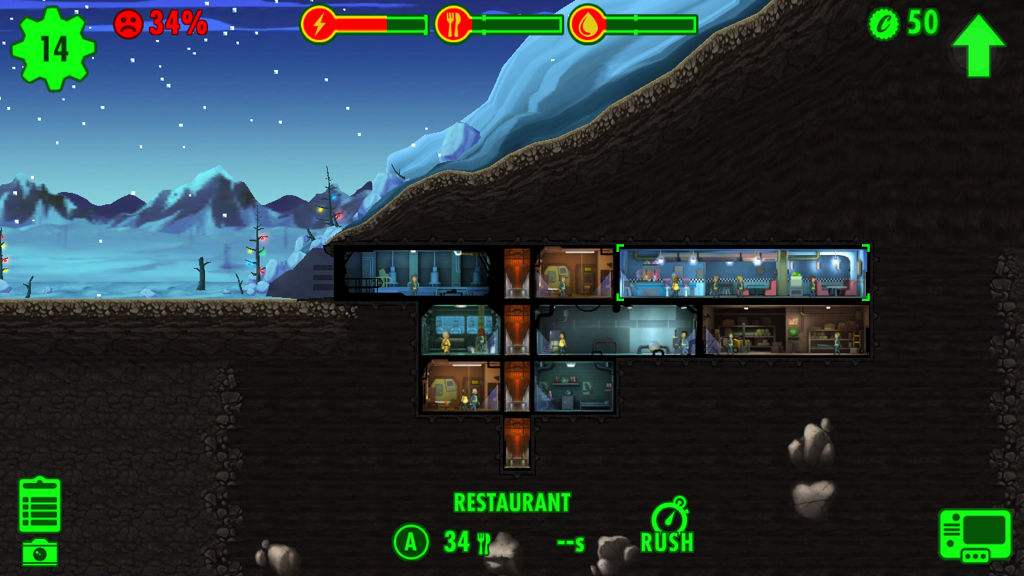Image resolution: width=1024 pixels, height=576 pixels.
Task: Take a screenshot with the camera icon
Action: (x=40, y=551)
